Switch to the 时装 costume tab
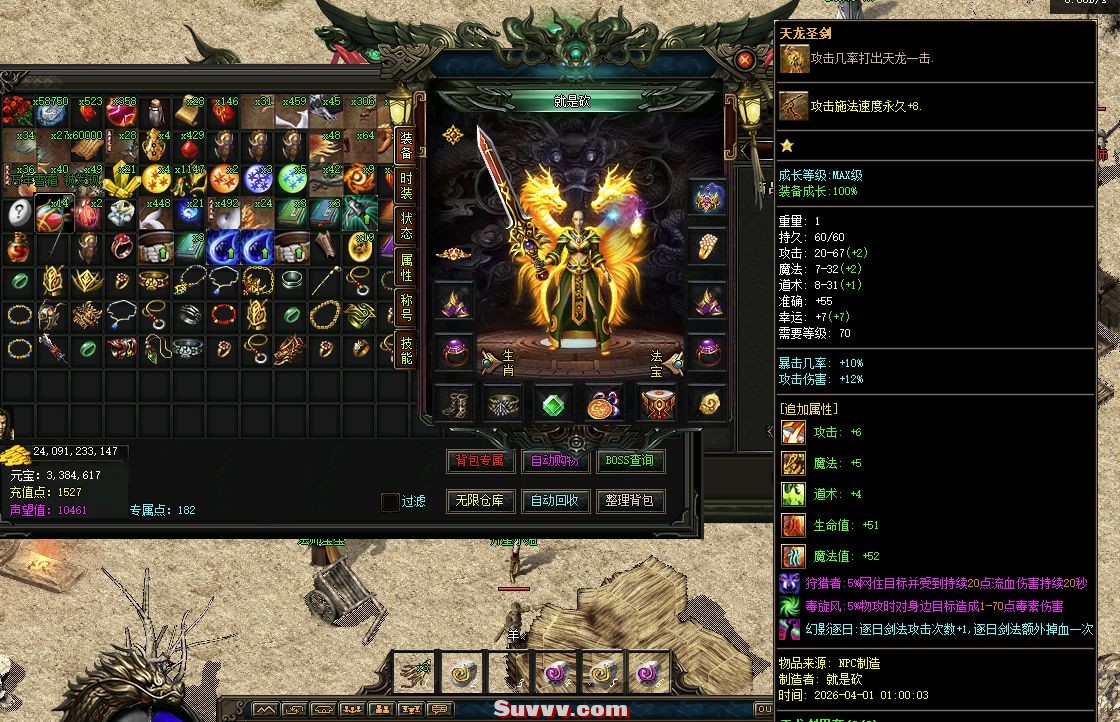This screenshot has height=722, width=1120. click(x=406, y=186)
